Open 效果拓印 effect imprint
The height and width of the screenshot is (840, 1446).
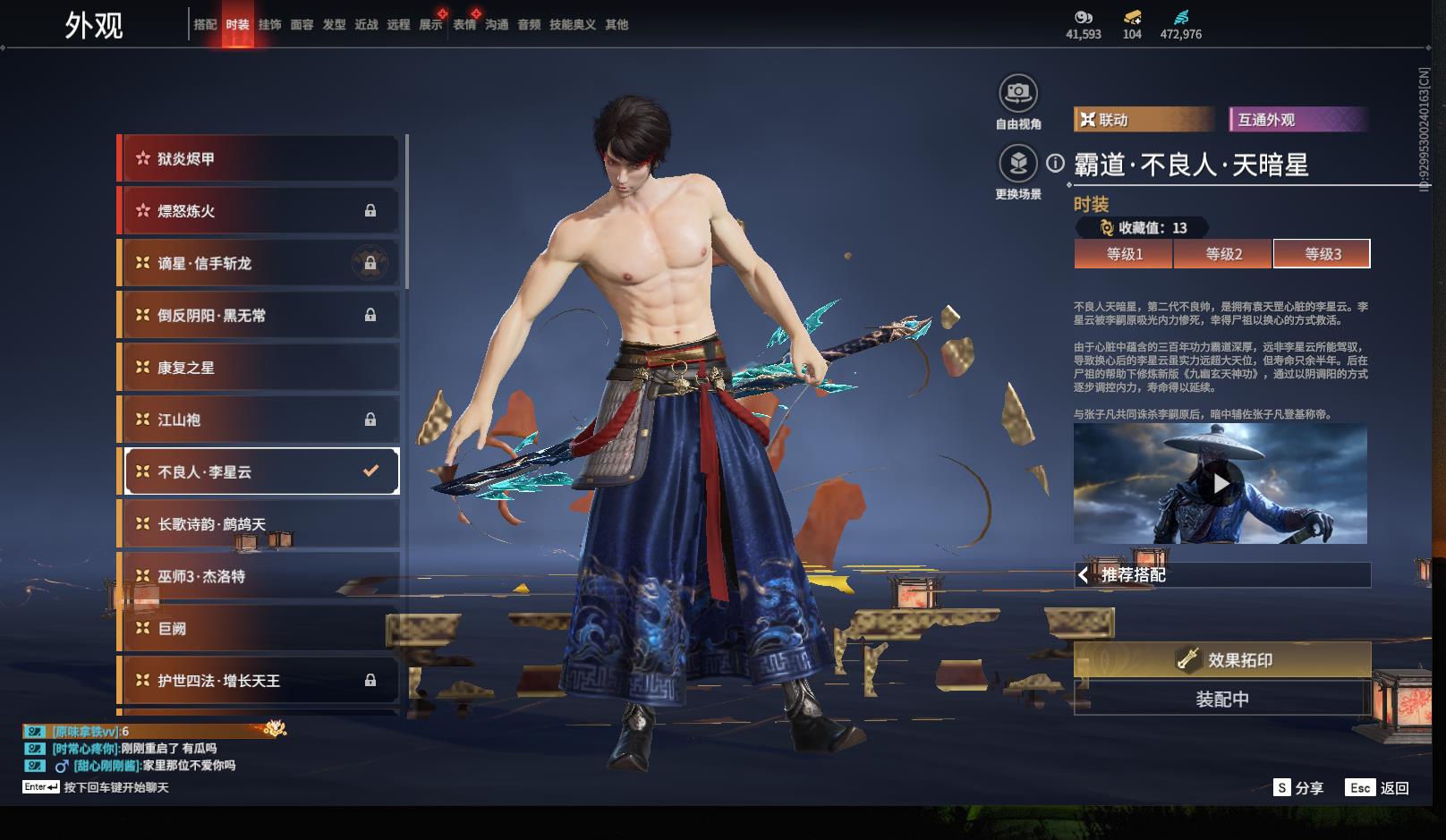pos(1222,660)
